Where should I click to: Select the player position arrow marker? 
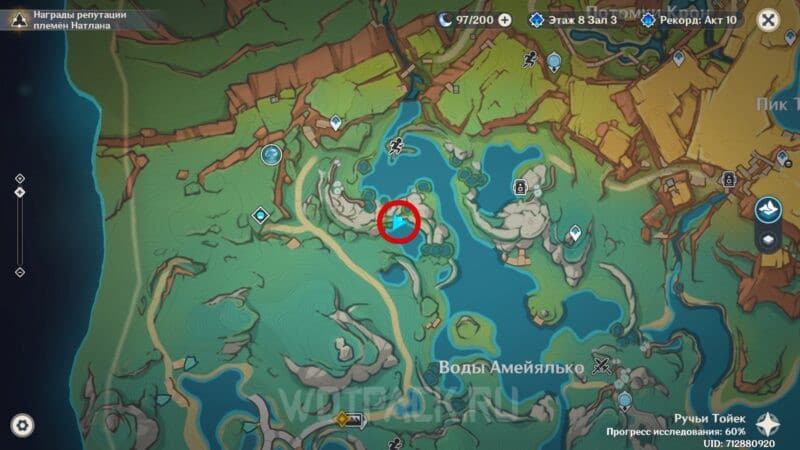400,222
